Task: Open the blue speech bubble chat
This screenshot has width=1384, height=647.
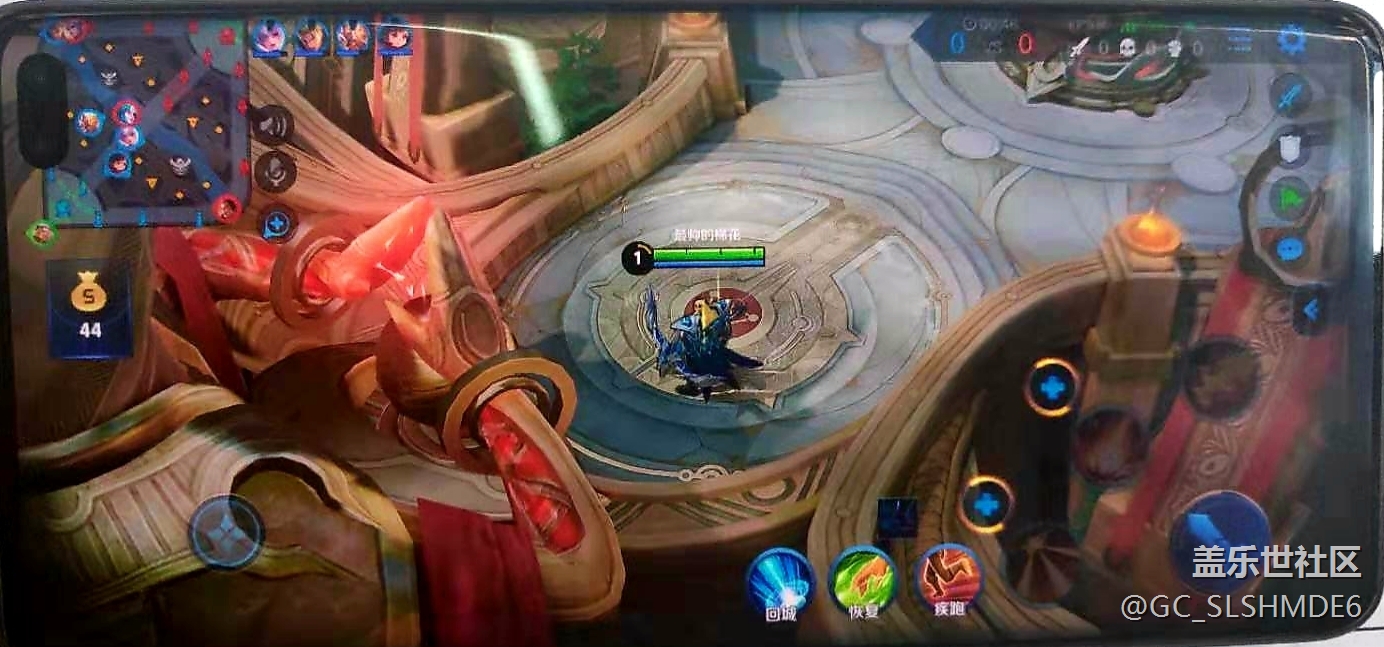Action: pos(1291,249)
